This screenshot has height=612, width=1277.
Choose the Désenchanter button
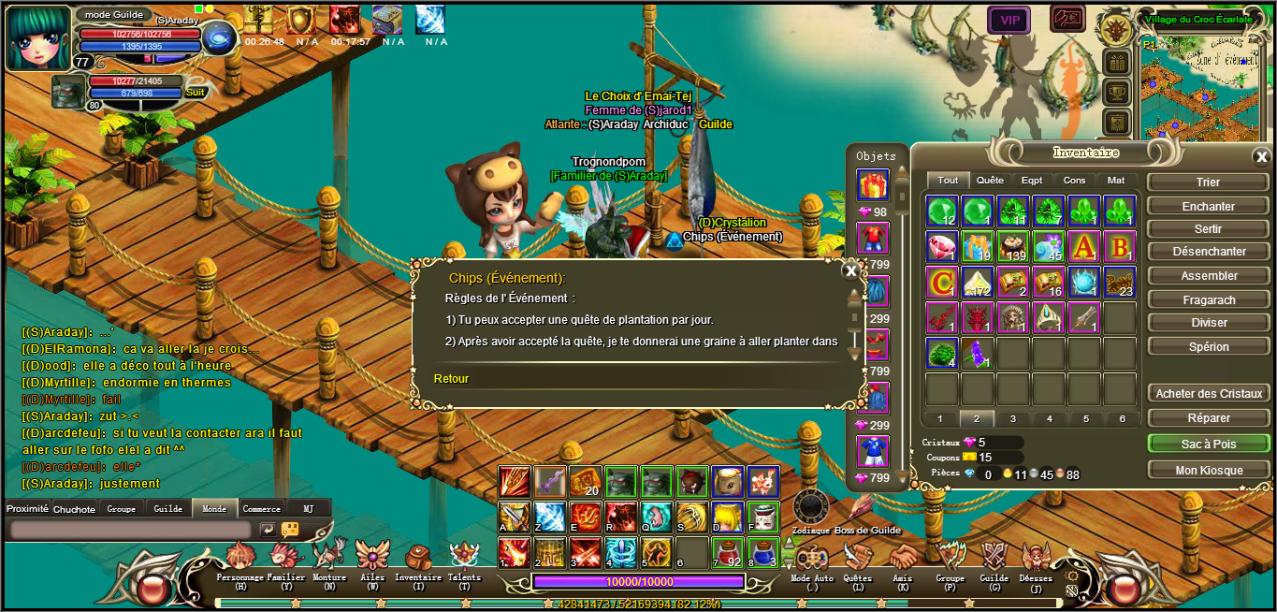pyautogui.click(x=1208, y=252)
